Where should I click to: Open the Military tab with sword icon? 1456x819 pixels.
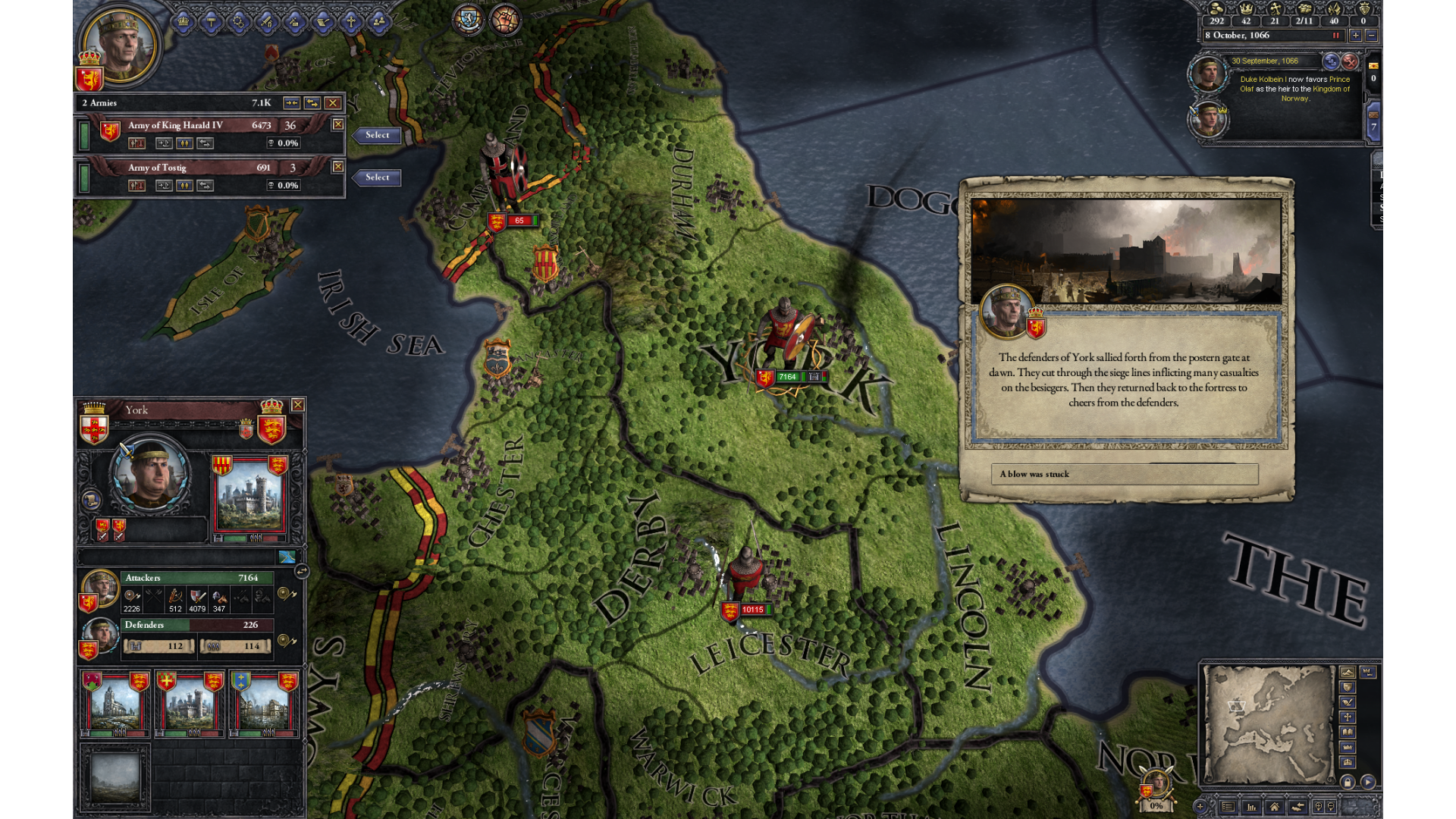tap(267, 22)
